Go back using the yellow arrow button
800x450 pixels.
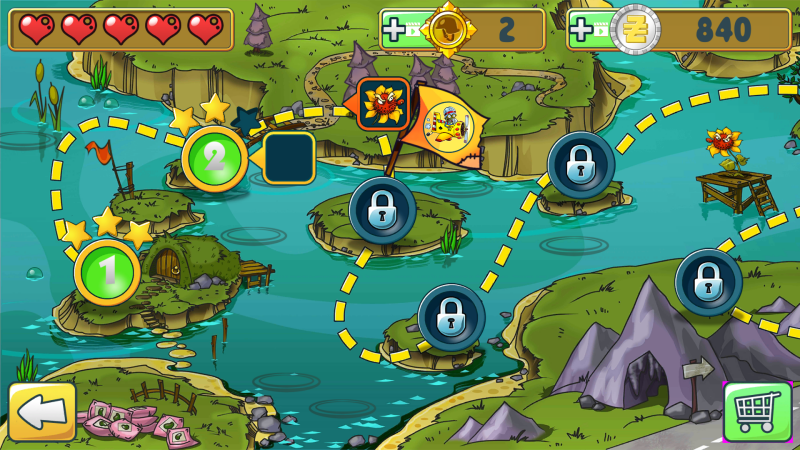(42, 410)
